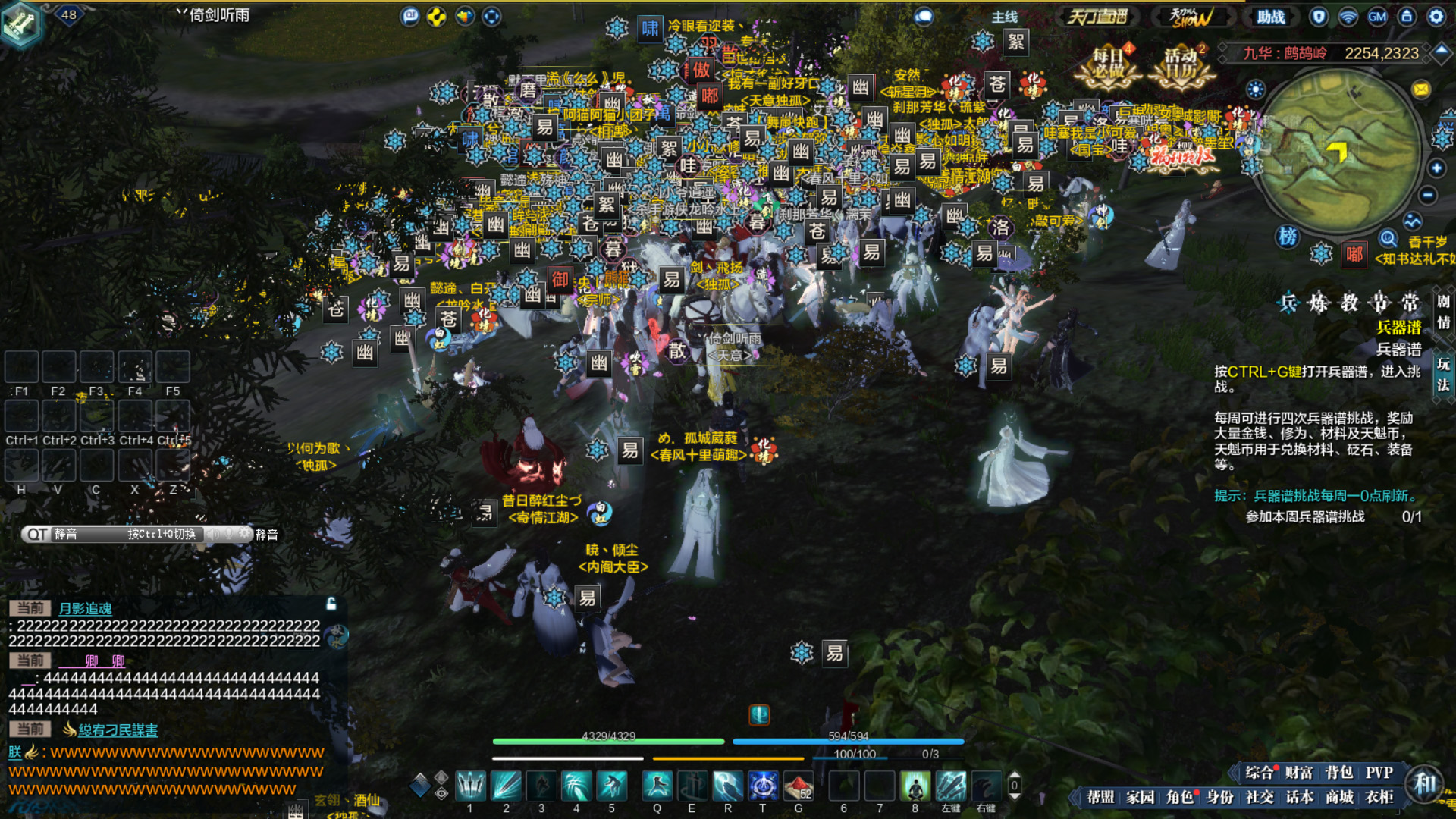Click the GM support button
1456x819 pixels.
(1377, 17)
